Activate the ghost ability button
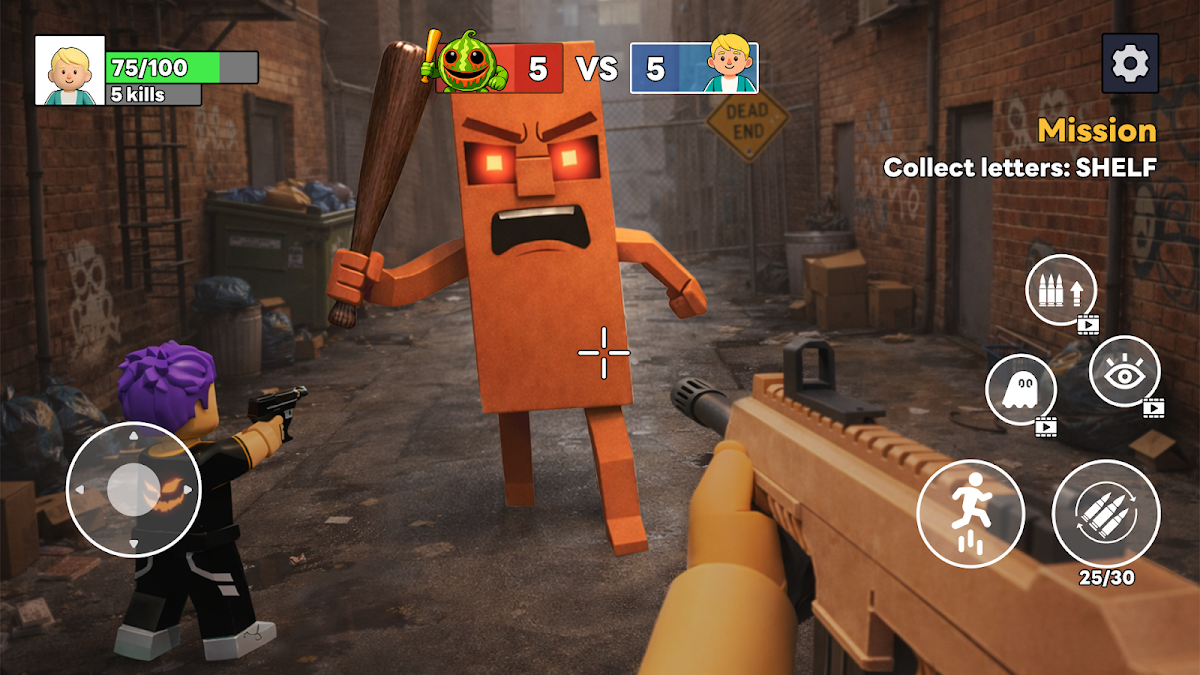Screen dimensions: 1200x675 1021,390
